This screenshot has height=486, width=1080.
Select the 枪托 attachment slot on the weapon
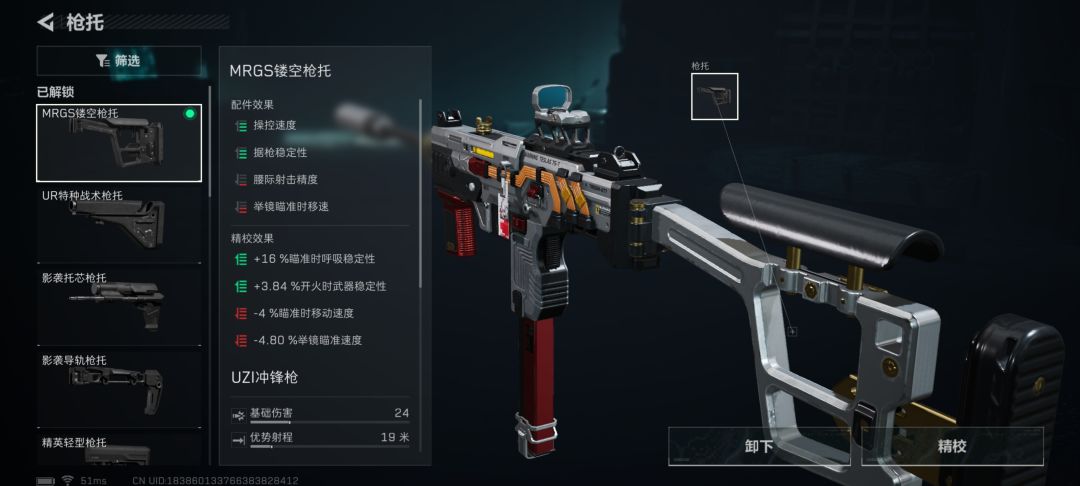[x=714, y=96]
